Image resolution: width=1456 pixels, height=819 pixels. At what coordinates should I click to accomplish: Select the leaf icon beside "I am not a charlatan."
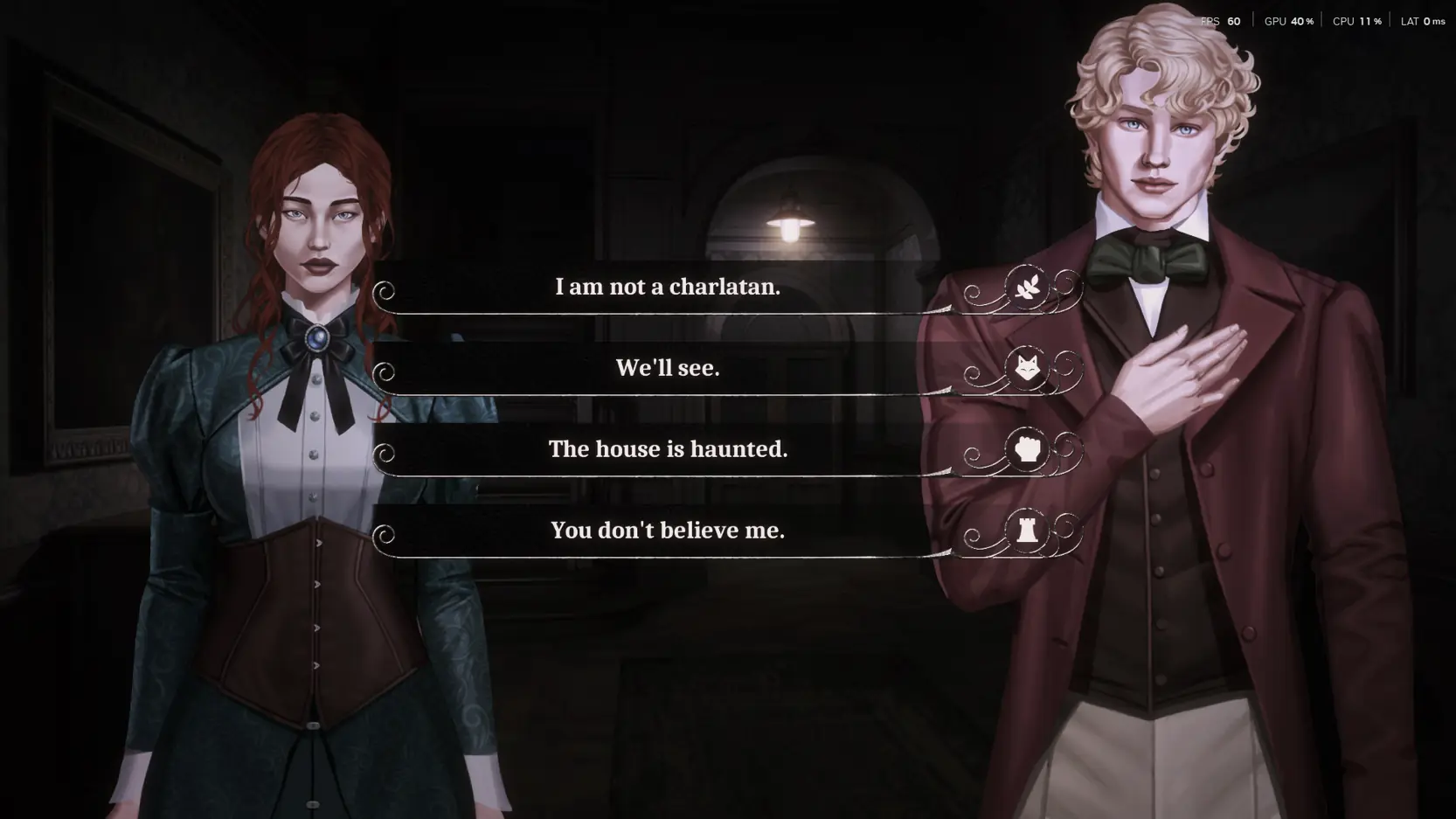coord(1028,287)
